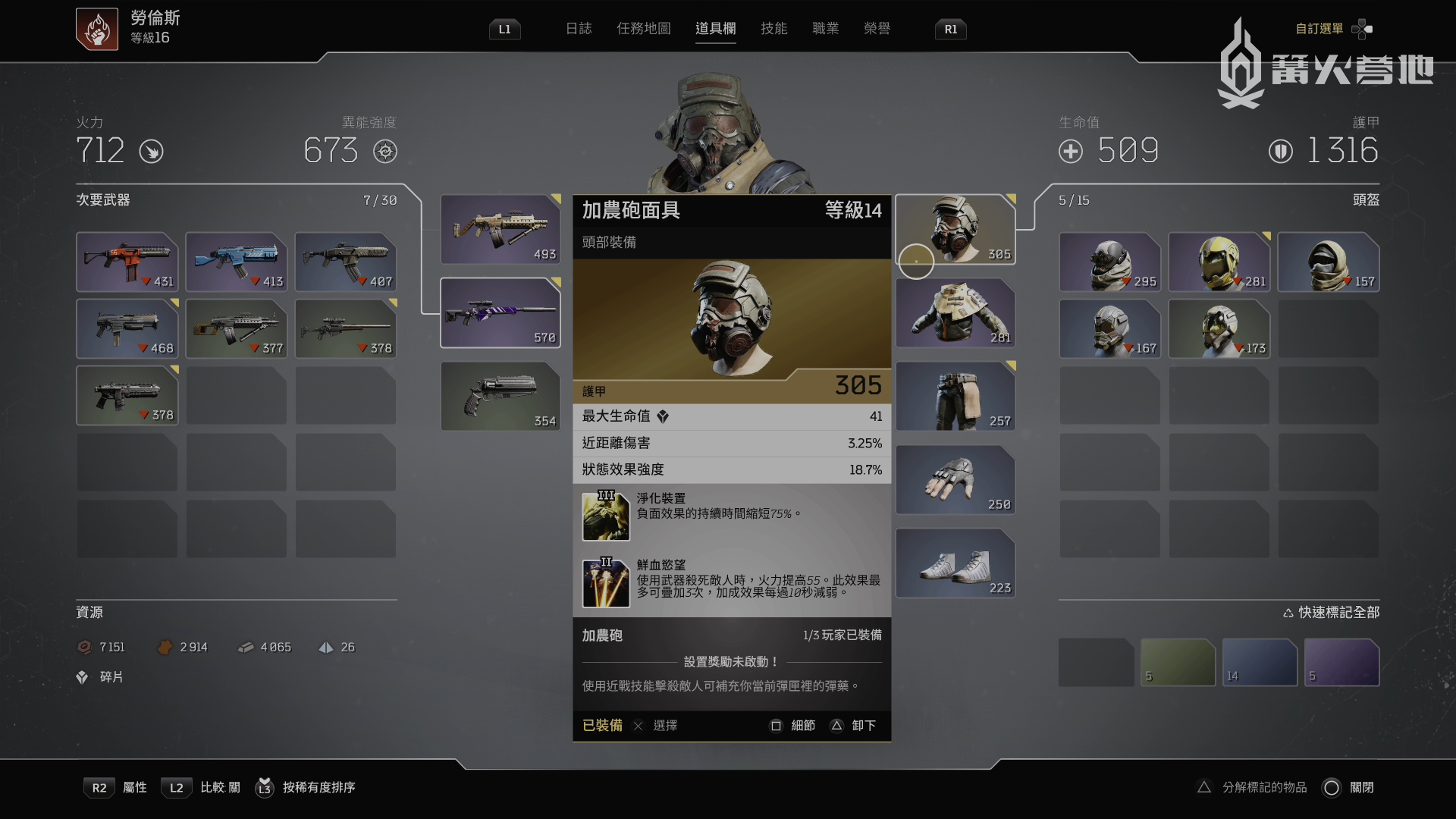
Task: Choose the equipped revolver rated 354
Action: coord(500,396)
